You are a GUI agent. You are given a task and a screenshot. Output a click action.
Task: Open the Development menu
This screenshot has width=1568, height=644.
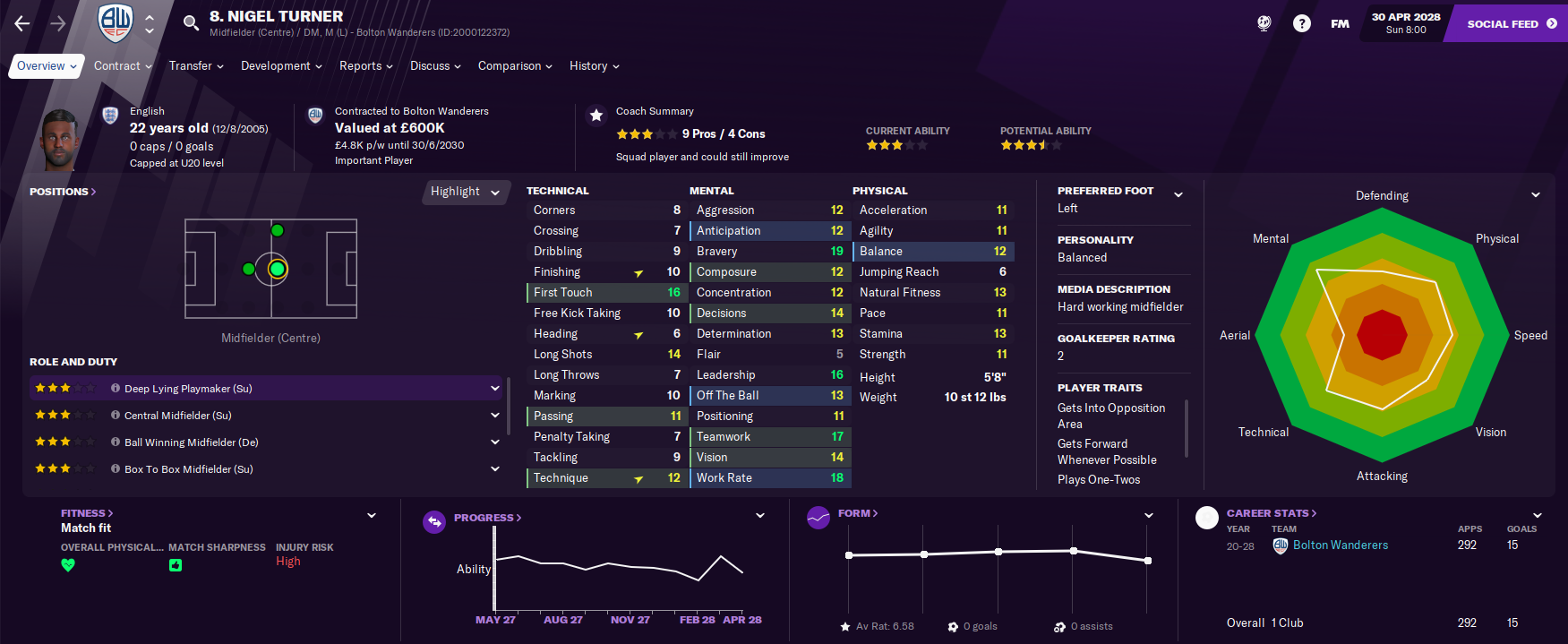click(281, 66)
